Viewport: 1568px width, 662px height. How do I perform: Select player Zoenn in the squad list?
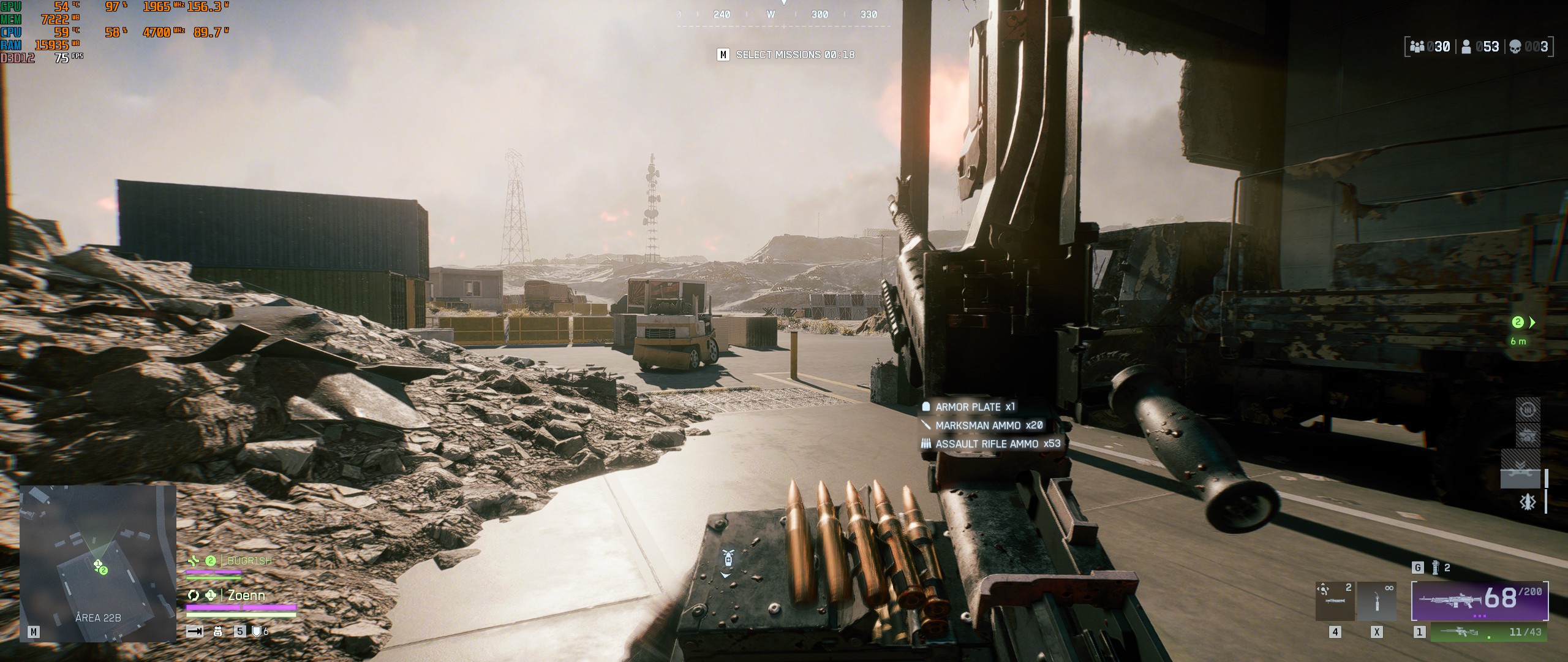(x=246, y=595)
